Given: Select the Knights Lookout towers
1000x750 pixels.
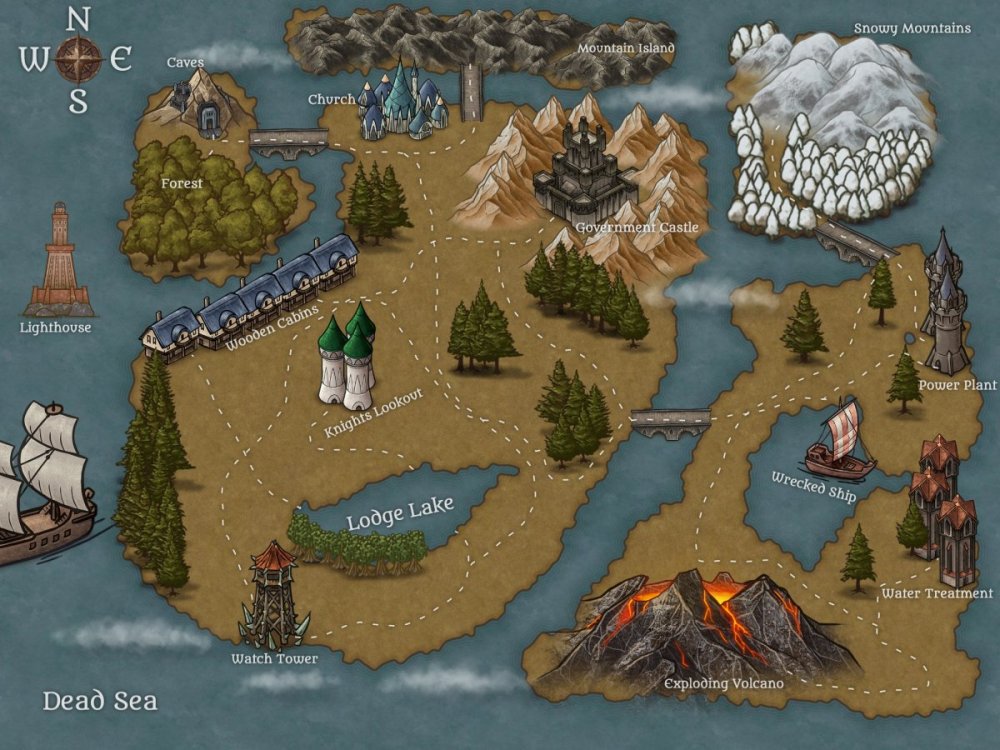Looking at the screenshot, I should [347, 358].
